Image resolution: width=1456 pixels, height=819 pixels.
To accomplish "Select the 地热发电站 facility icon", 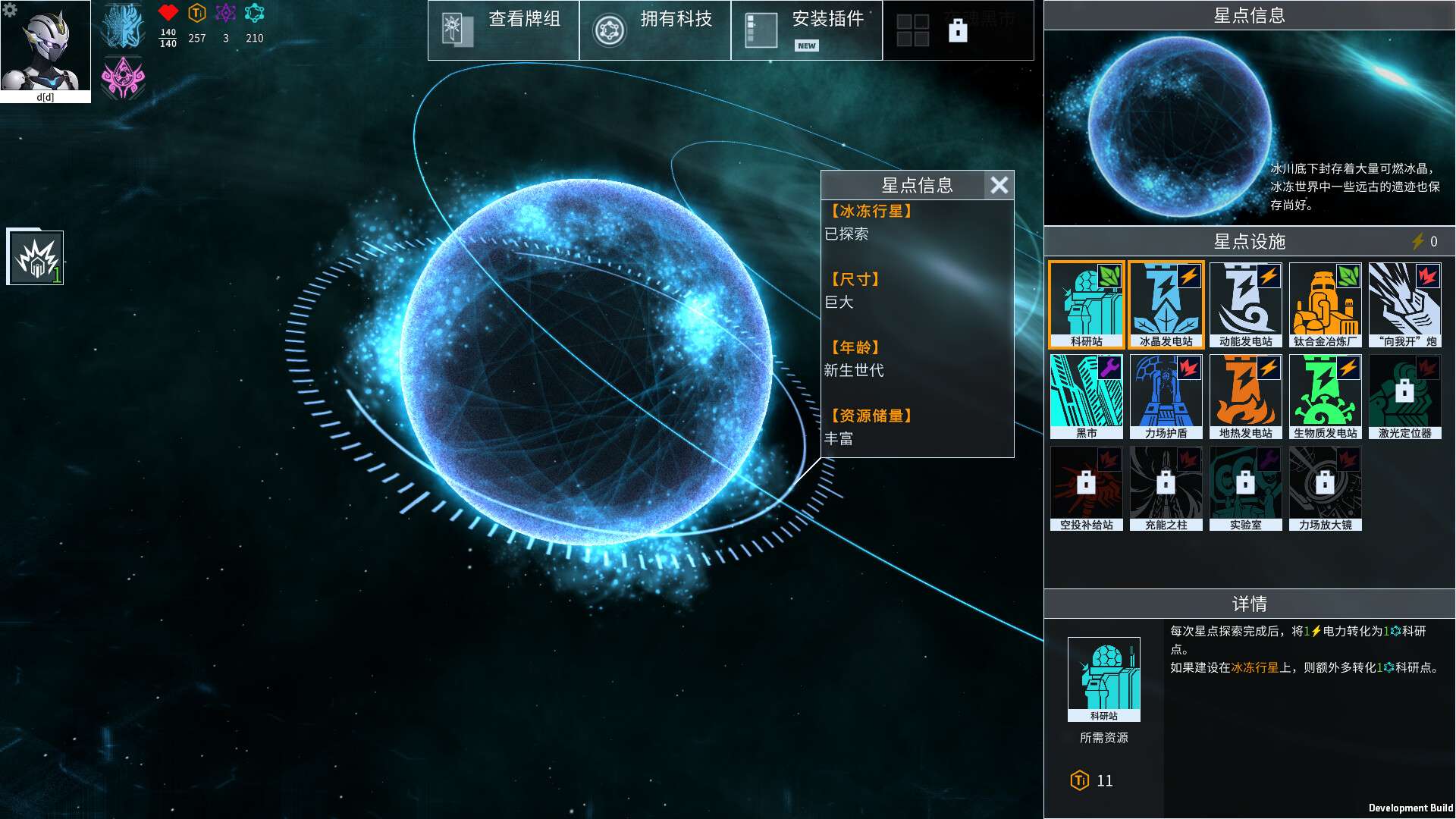I will pyautogui.click(x=1244, y=396).
